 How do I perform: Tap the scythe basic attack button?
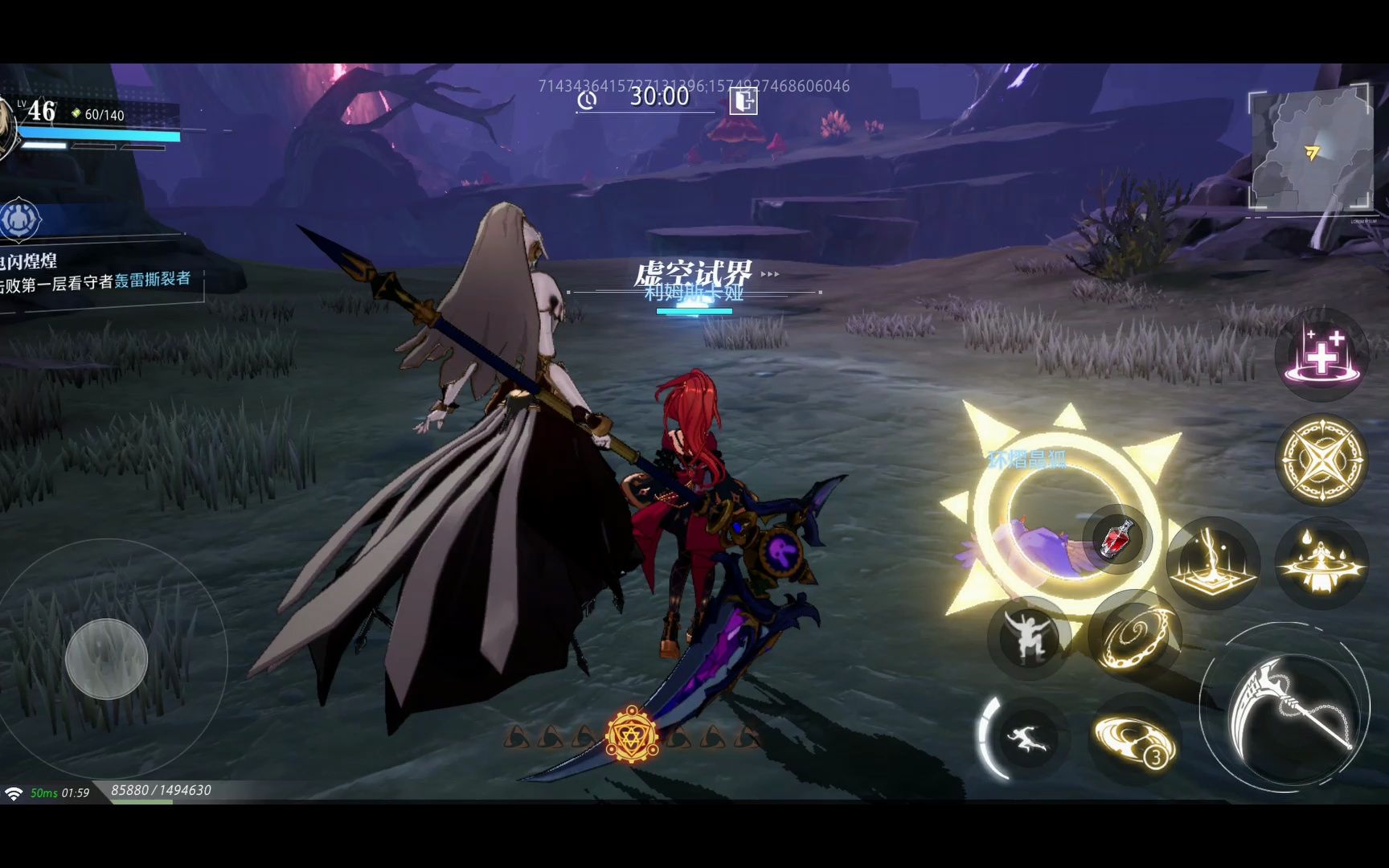pyautogui.click(x=1286, y=707)
